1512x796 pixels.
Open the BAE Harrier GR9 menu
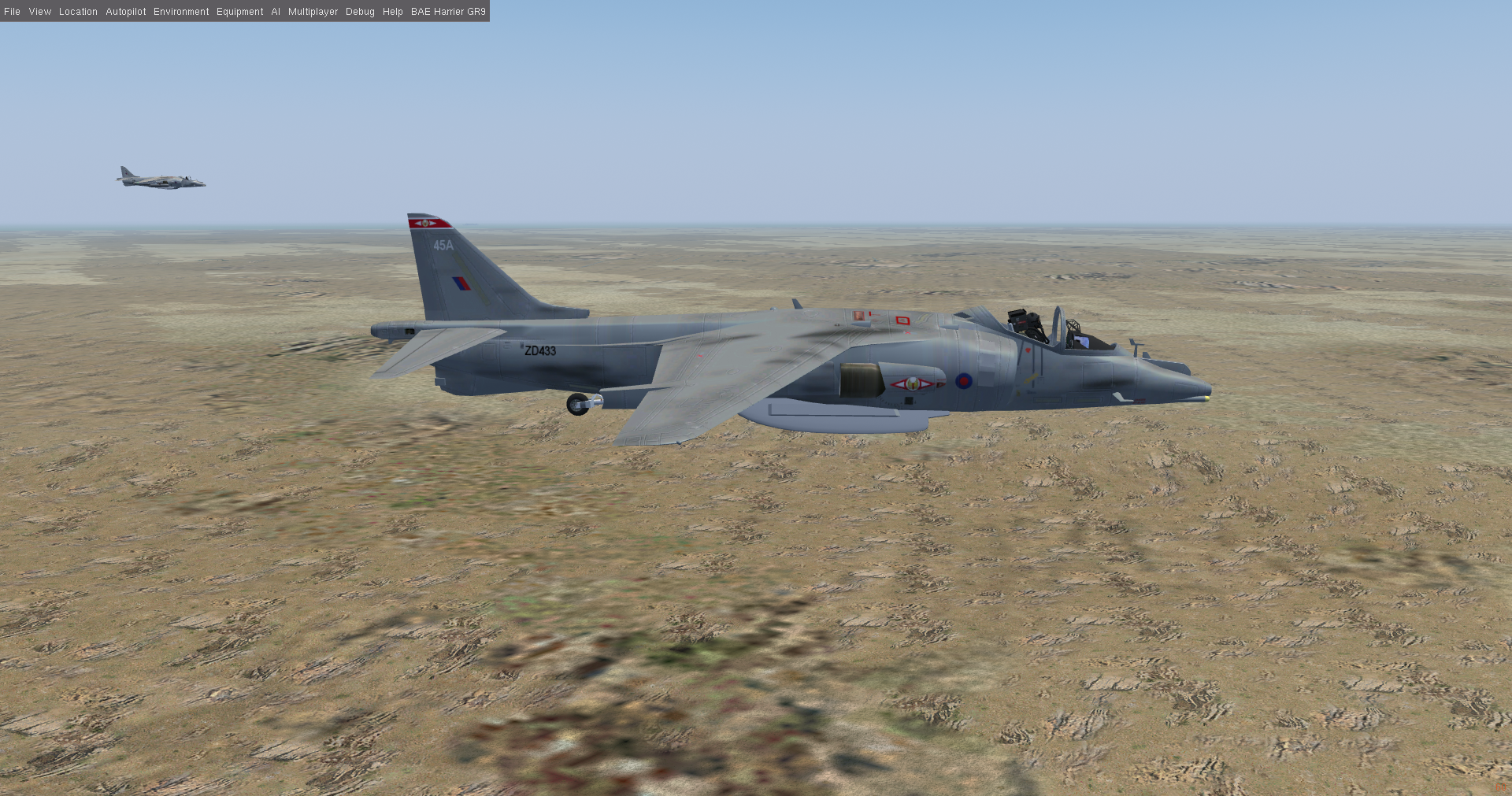pos(448,12)
